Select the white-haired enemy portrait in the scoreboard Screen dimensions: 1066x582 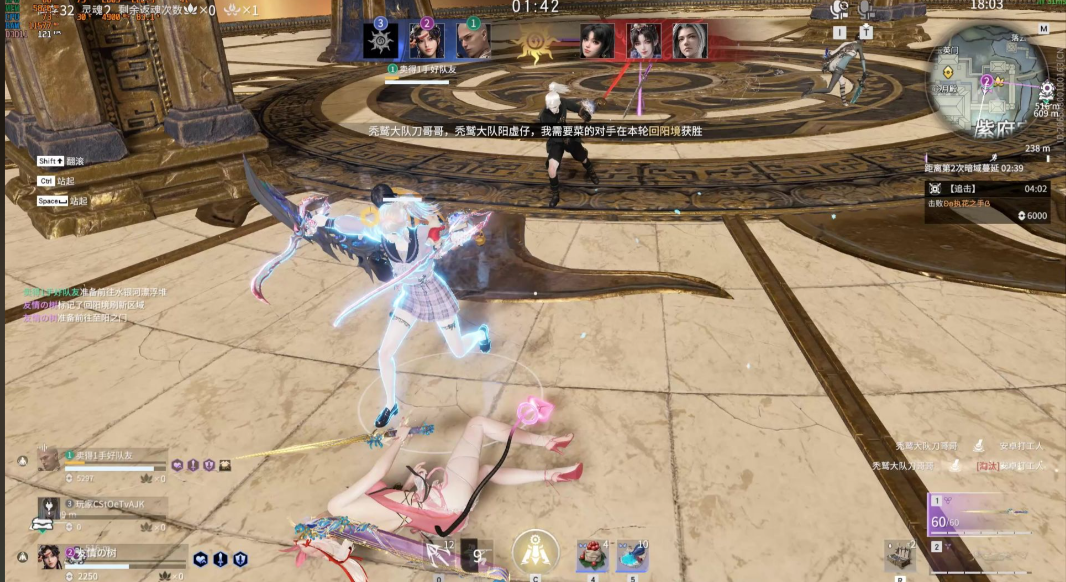(689, 41)
